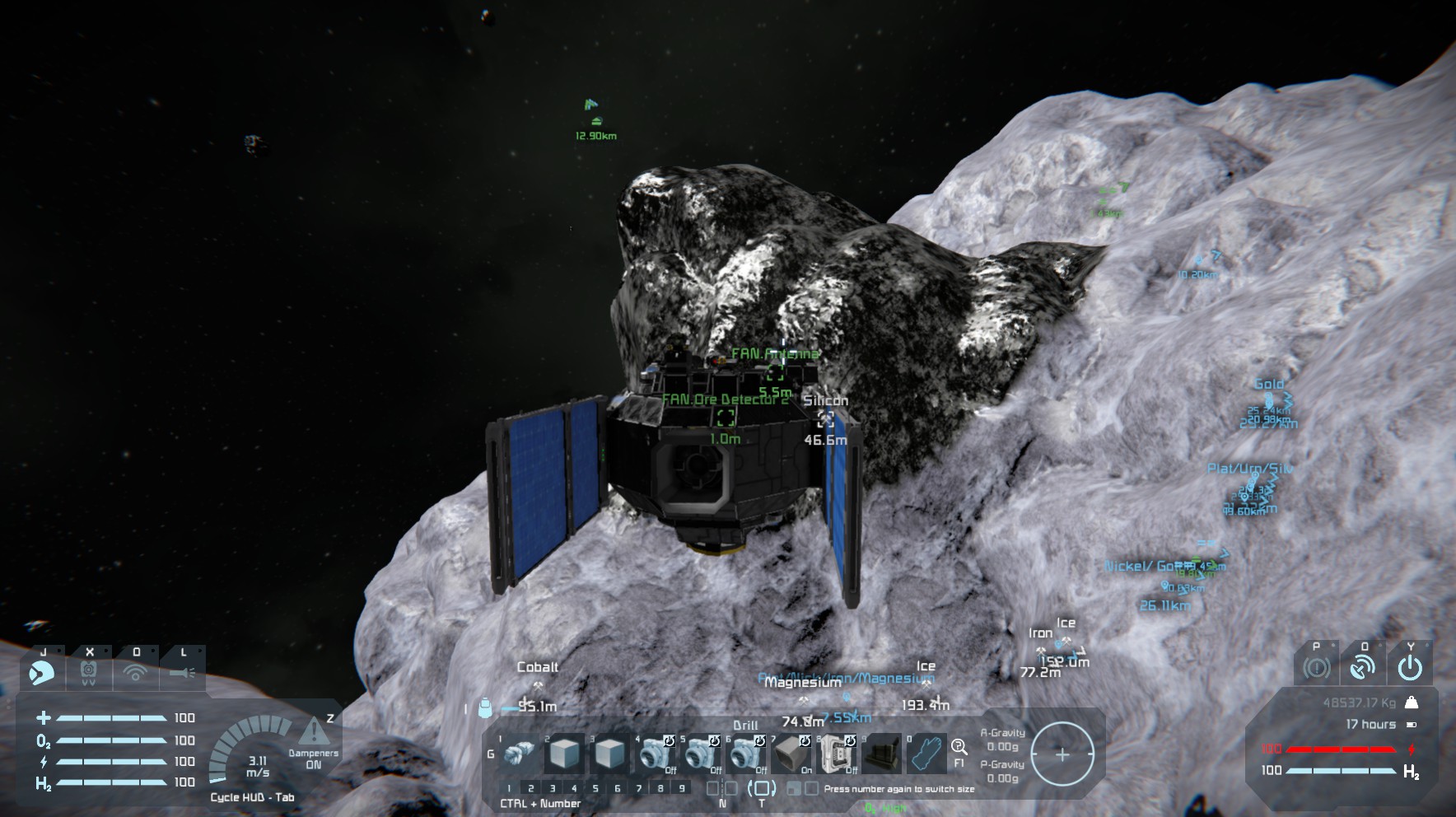This screenshot has height=817, width=1456.
Task: Toggle the parking brake icon
Action: [x=1316, y=667]
